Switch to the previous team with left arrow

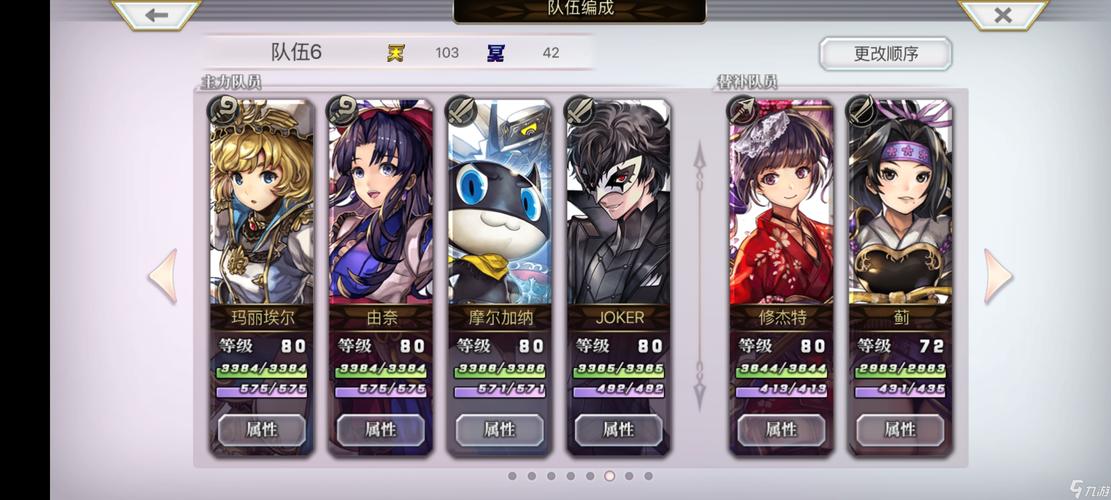pyautogui.click(x=164, y=276)
